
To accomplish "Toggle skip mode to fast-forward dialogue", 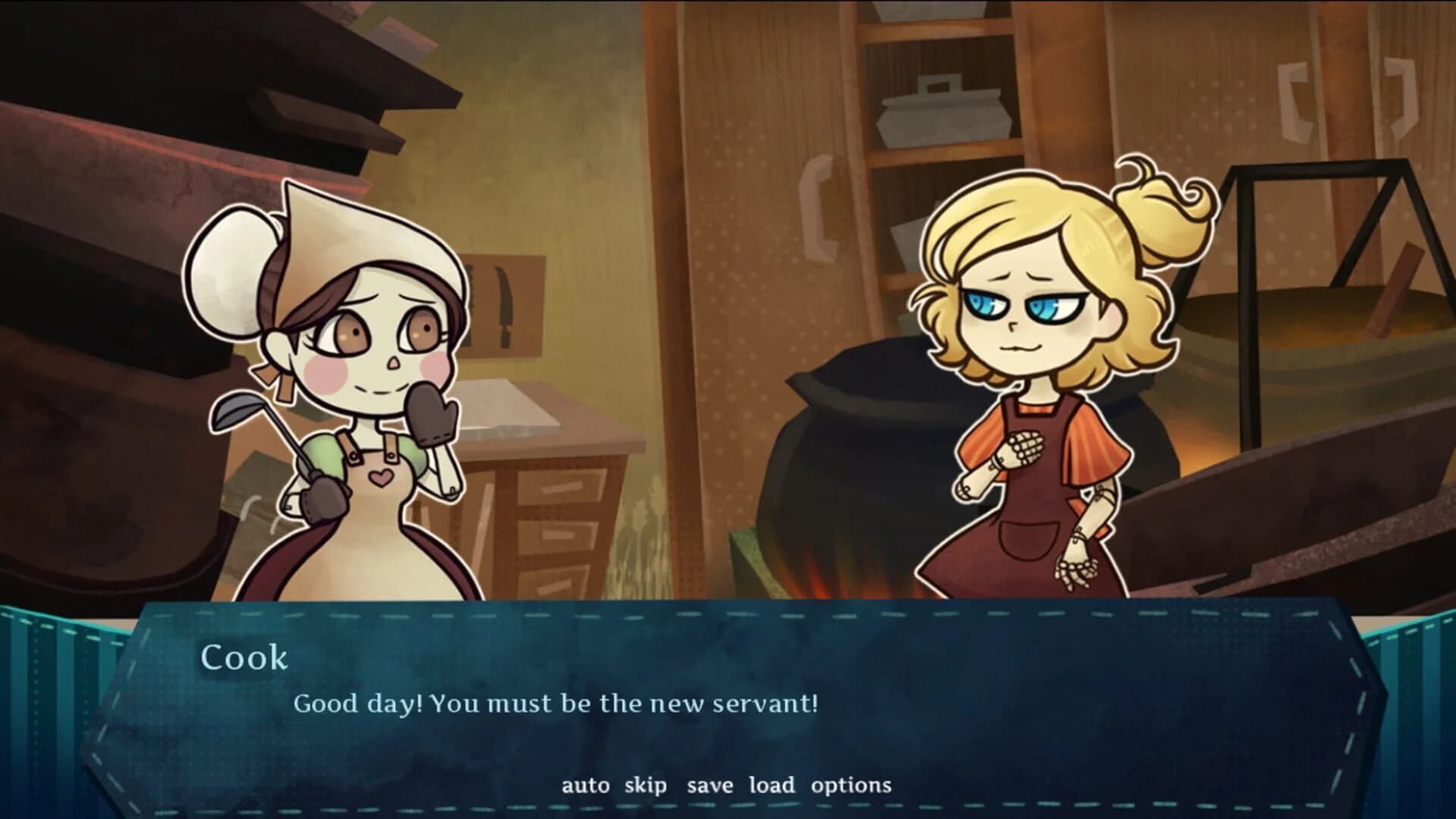I will pyautogui.click(x=646, y=786).
